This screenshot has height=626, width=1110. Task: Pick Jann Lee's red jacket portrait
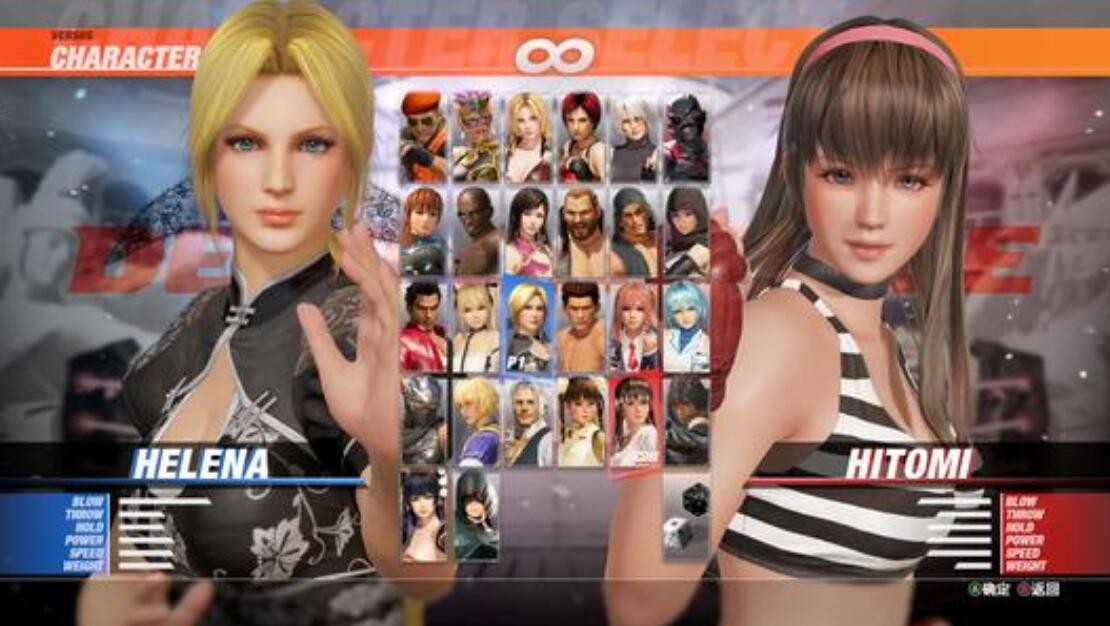[424, 326]
